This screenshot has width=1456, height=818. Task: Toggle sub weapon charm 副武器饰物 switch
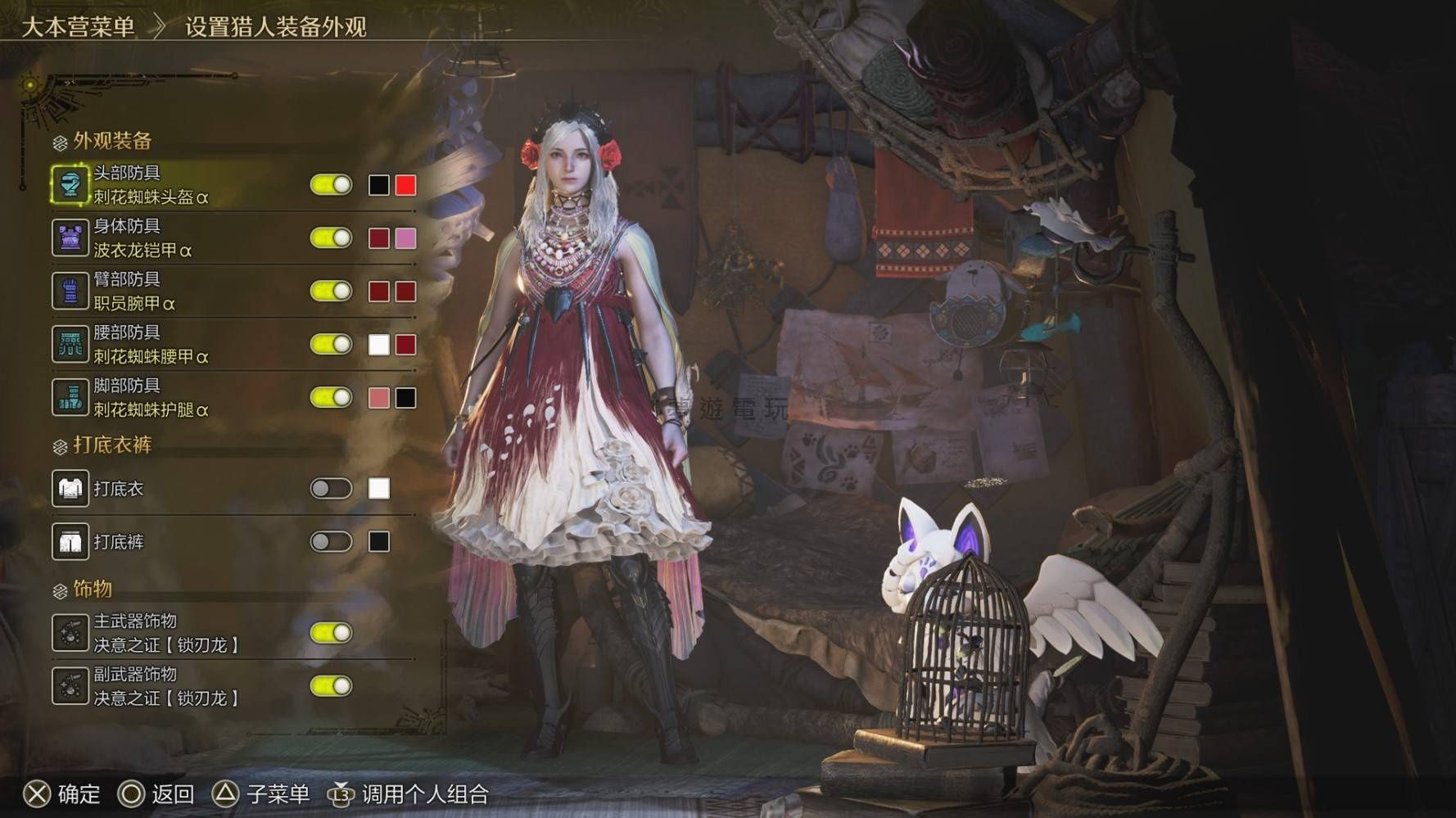[x=331, y=686]
